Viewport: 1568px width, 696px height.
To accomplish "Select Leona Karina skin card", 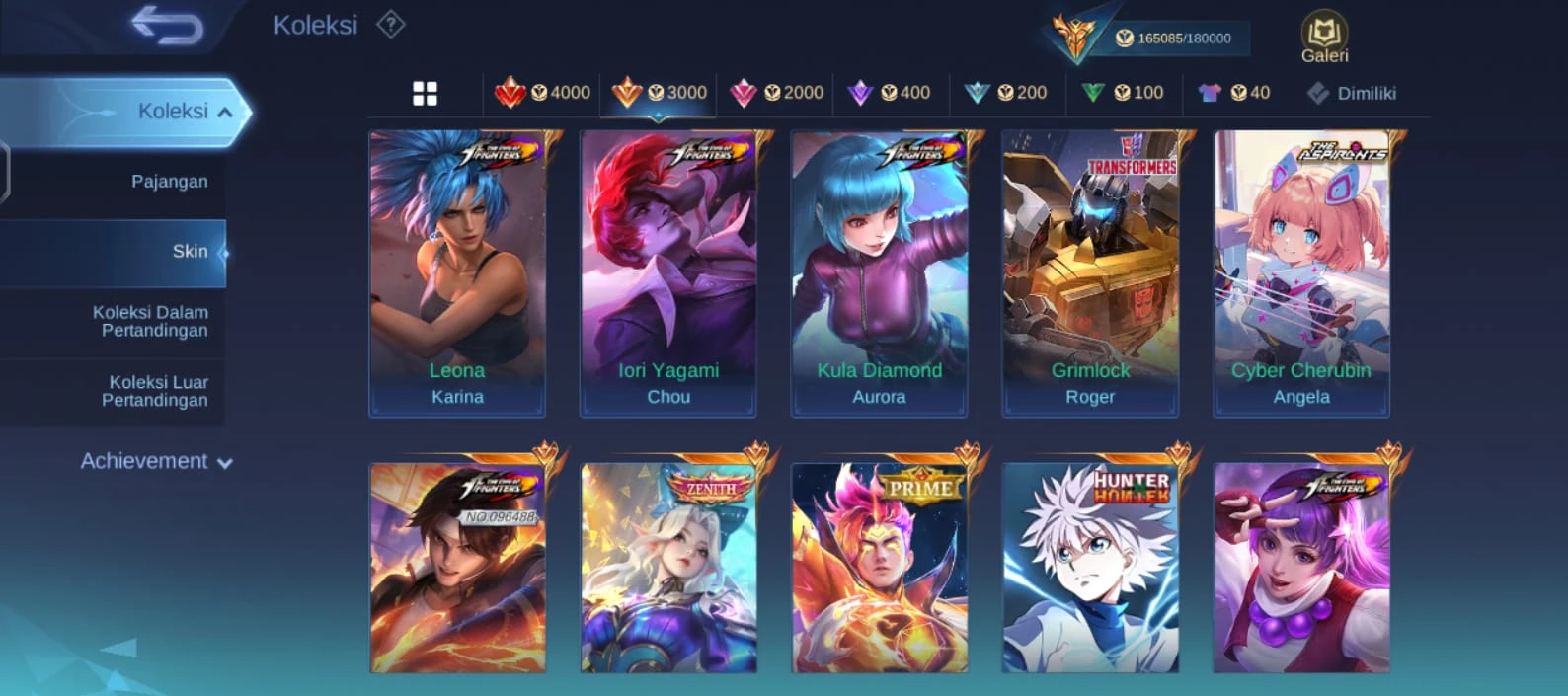I will (x=457, y=273).
